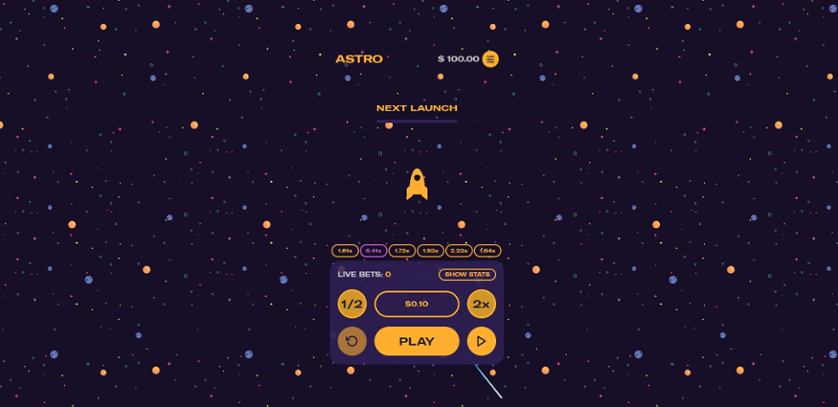The height and width of the screenshot is (407, 838).
Task: Open the menu icon beside the balance
Action: pos(490,59)
